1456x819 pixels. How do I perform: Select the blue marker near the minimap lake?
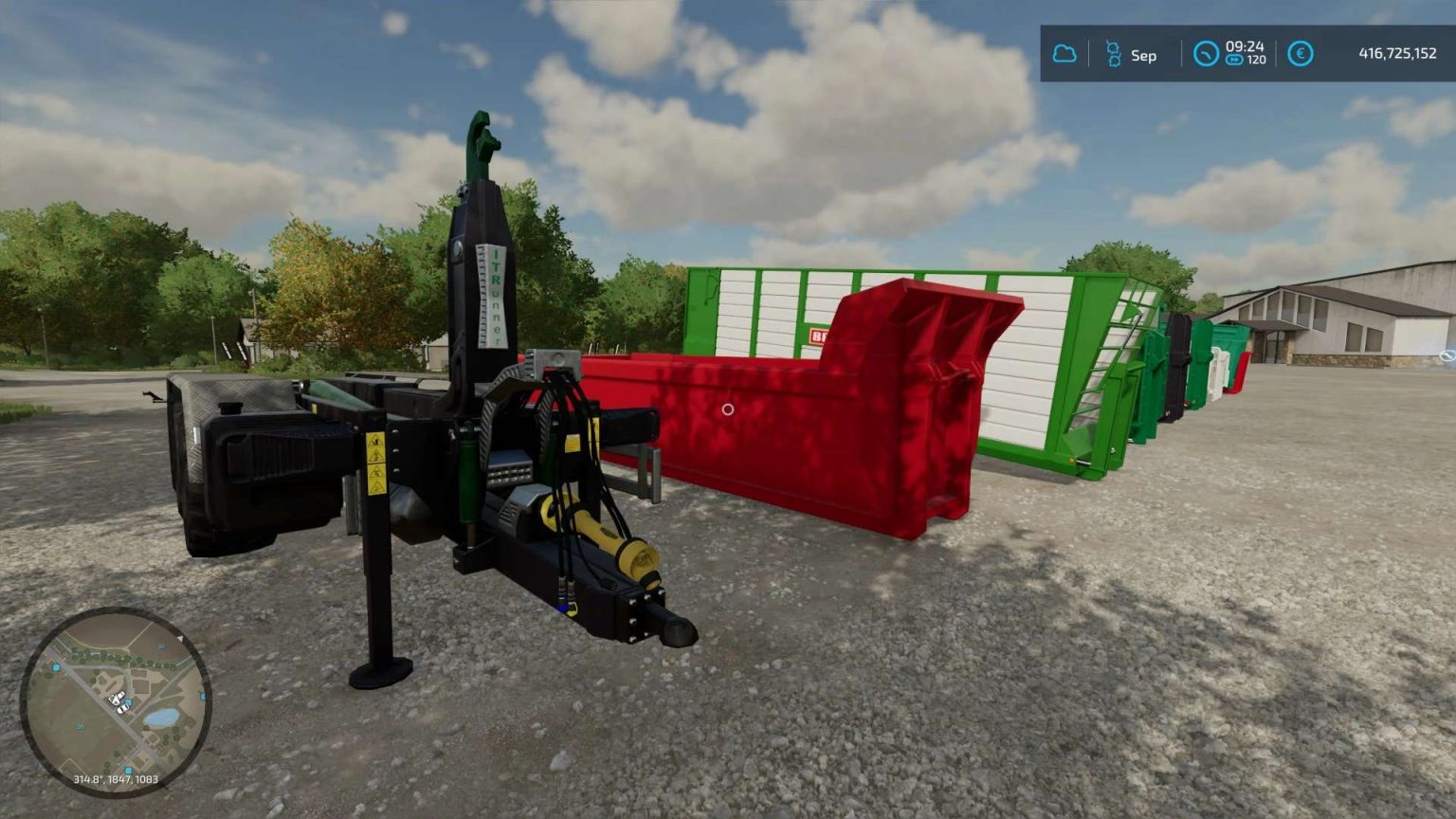(x=128, y=703)
